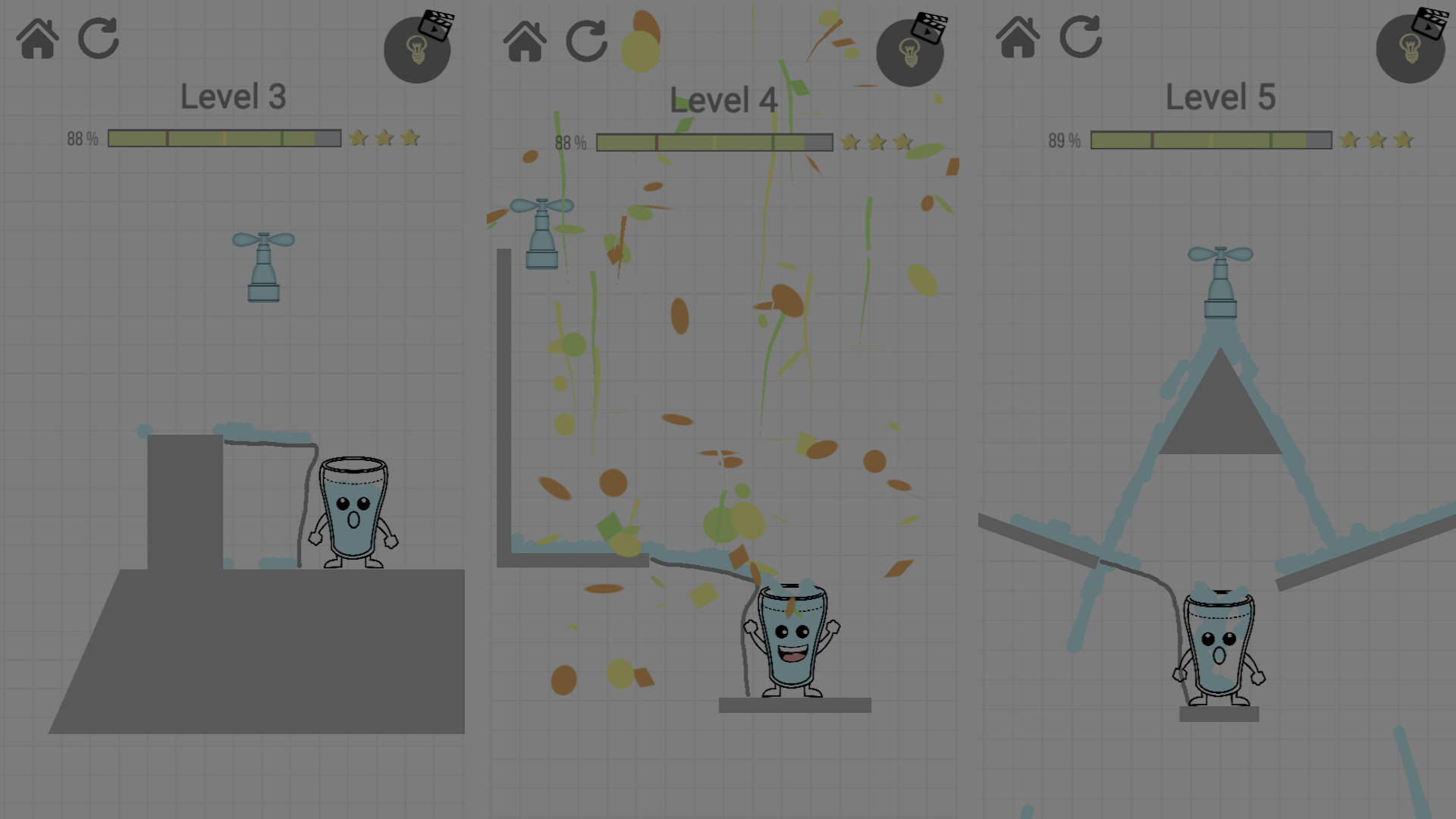Tap the video clapper ad icon on Level 5
The width and height of the screenshot is (1456, 819).
(1432, 22)
